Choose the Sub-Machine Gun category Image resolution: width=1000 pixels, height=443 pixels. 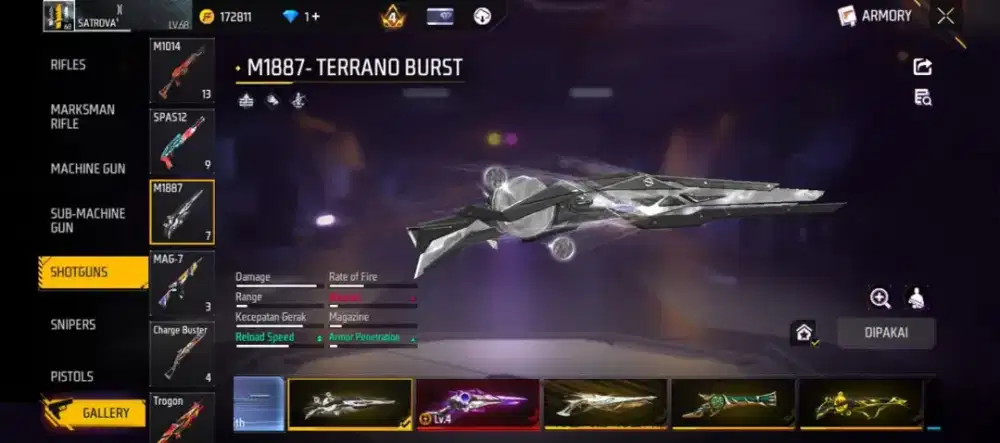click(88, 220)
